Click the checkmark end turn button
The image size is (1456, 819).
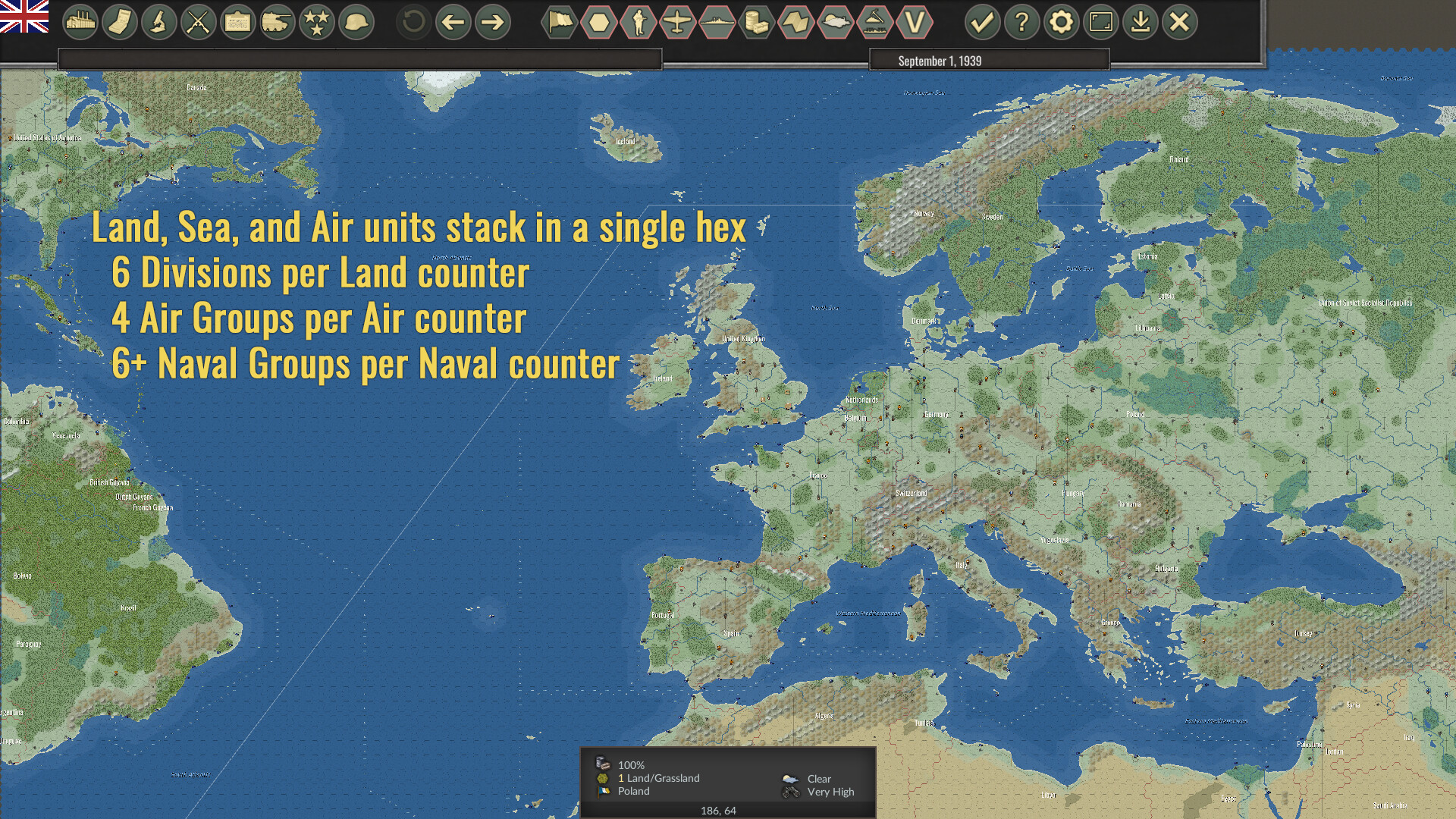[x=982, y=23]
